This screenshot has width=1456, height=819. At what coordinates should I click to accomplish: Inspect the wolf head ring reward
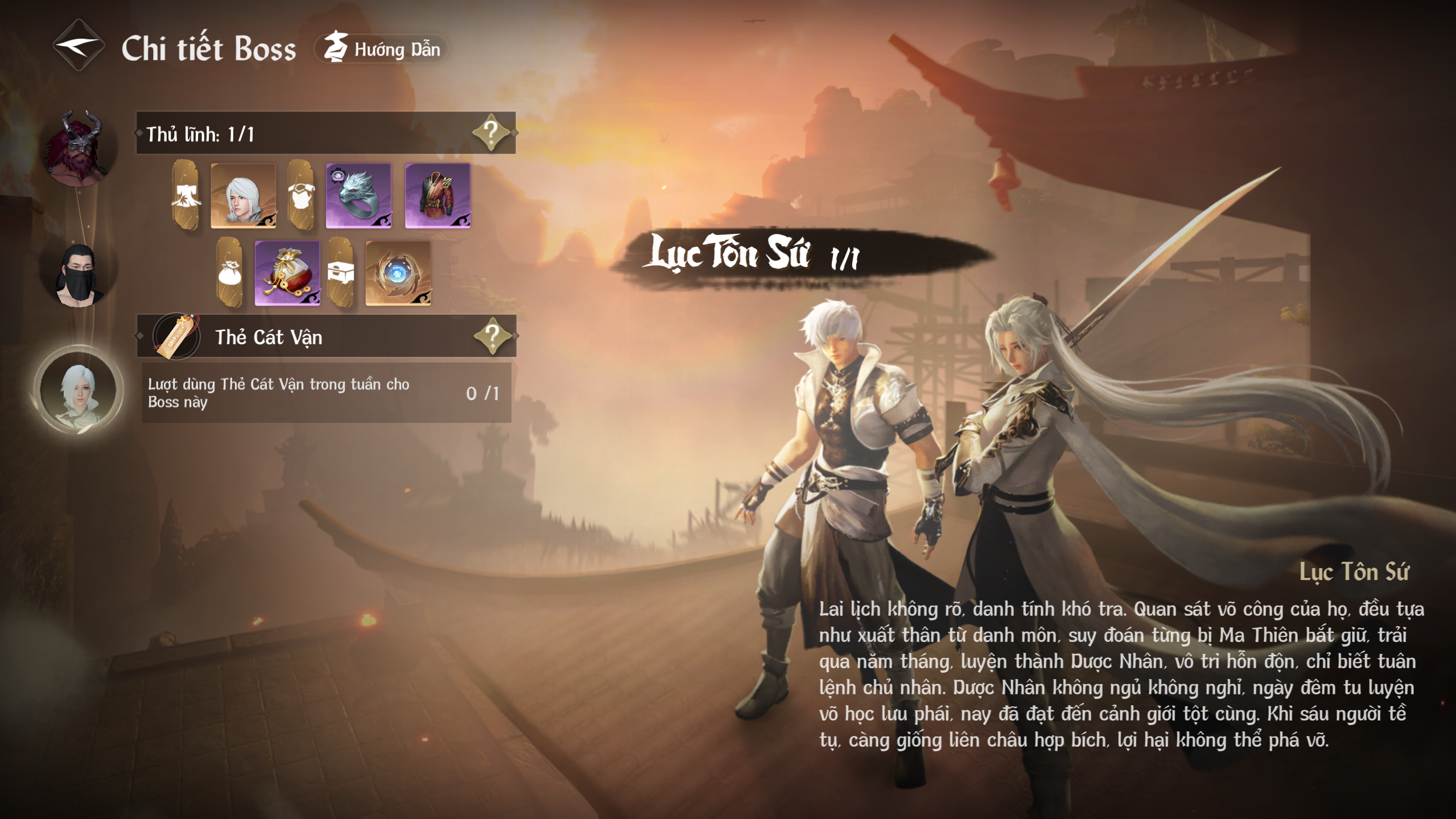click(x=358, y=196)
